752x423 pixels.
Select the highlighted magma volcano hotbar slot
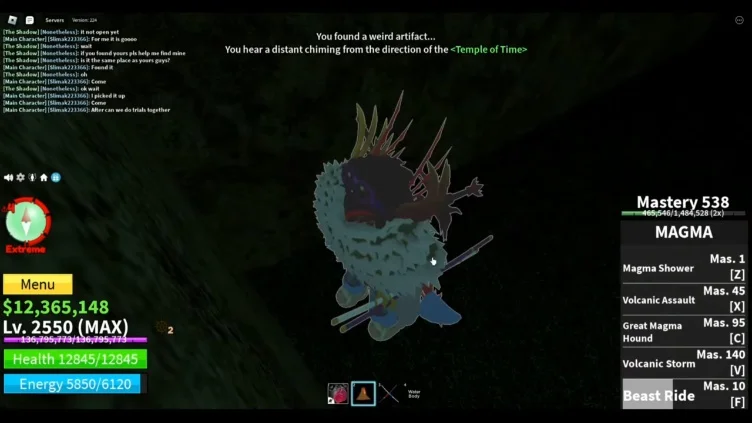pos(363,393)
